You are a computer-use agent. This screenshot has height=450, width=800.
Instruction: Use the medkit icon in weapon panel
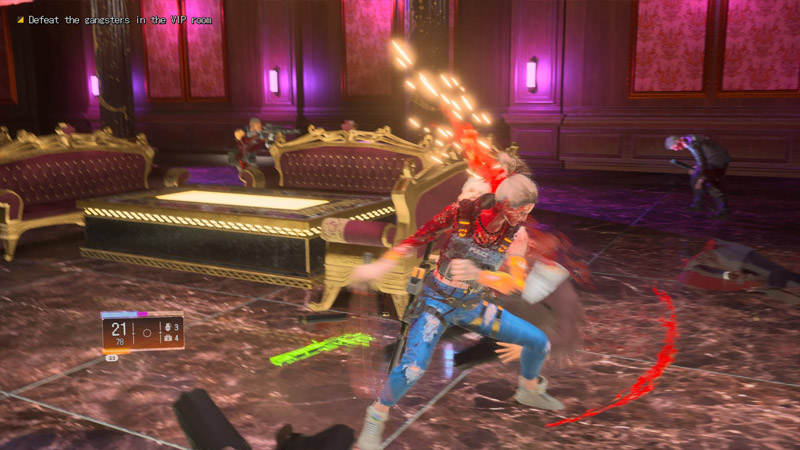pyautogui.click(x=166, y=338)
